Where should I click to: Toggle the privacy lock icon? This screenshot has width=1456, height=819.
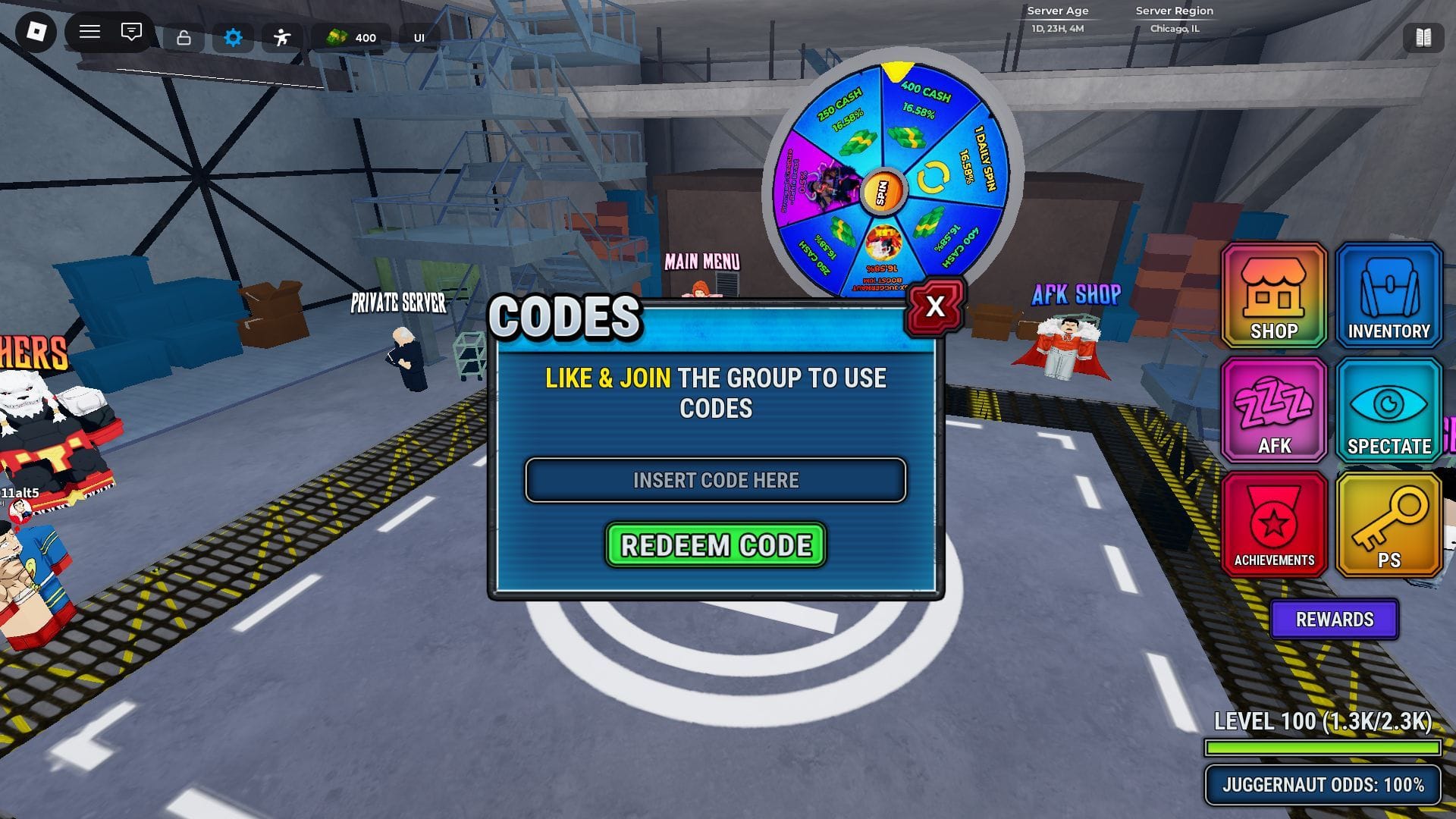(183, 36)
